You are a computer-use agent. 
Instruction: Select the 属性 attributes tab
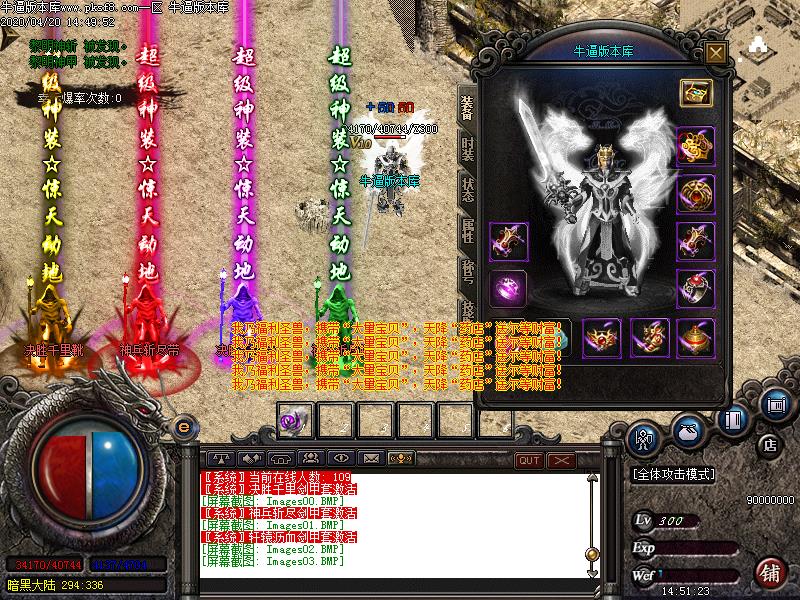click(x=467, y=231)
